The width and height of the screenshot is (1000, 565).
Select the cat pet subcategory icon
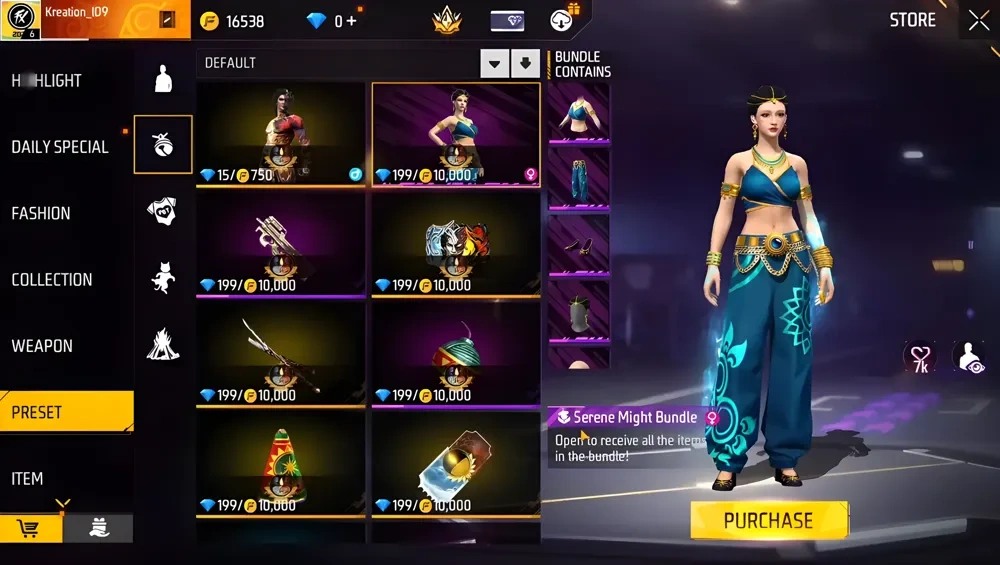[163, 277]
